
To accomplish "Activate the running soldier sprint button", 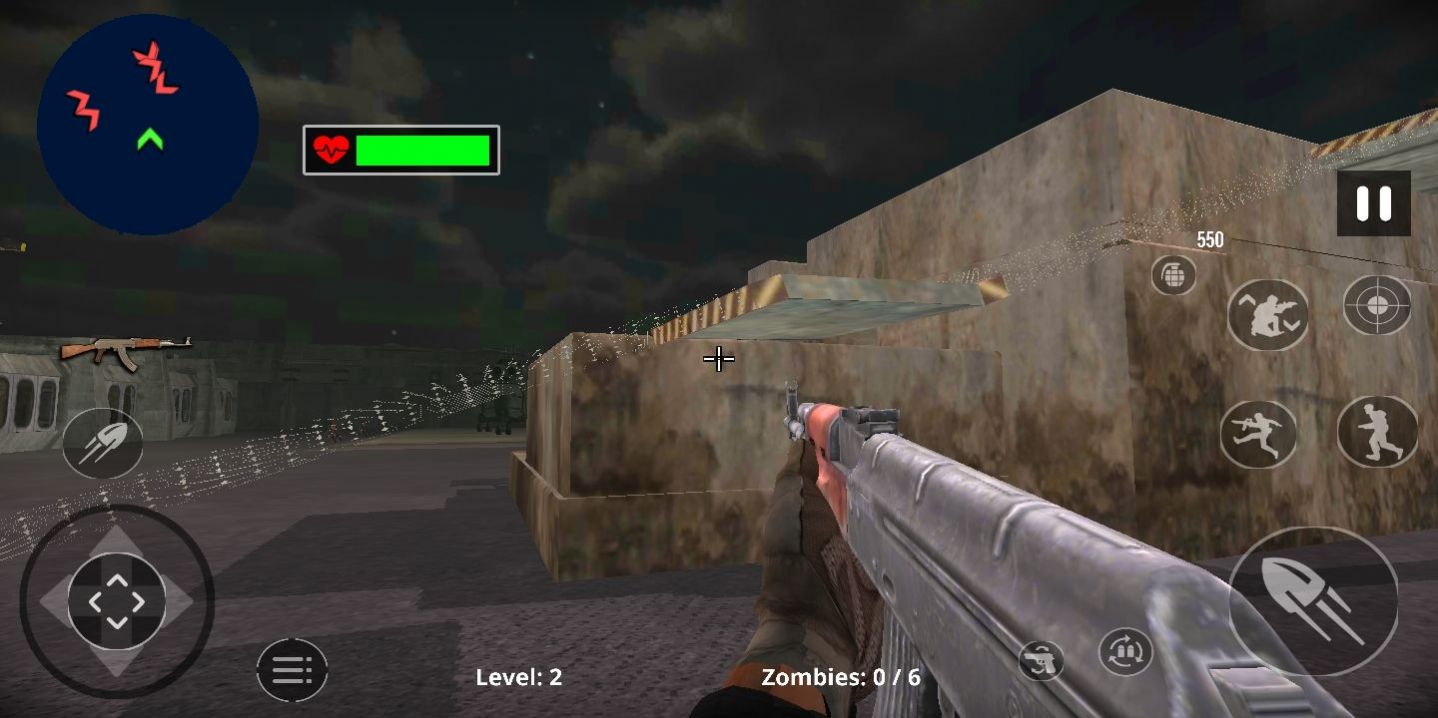I will 1377,432.
